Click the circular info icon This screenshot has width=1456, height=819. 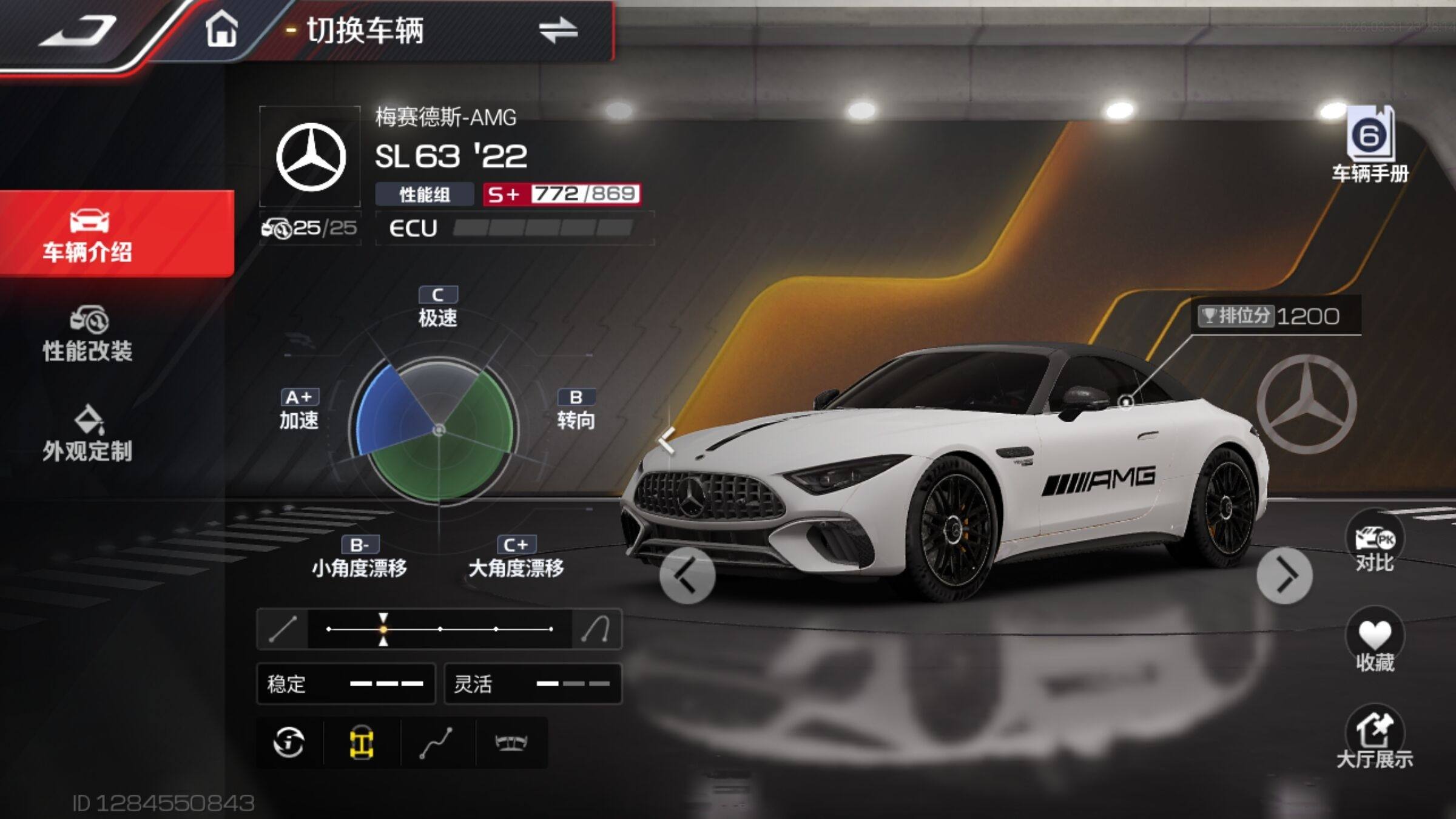pos(289,742)
